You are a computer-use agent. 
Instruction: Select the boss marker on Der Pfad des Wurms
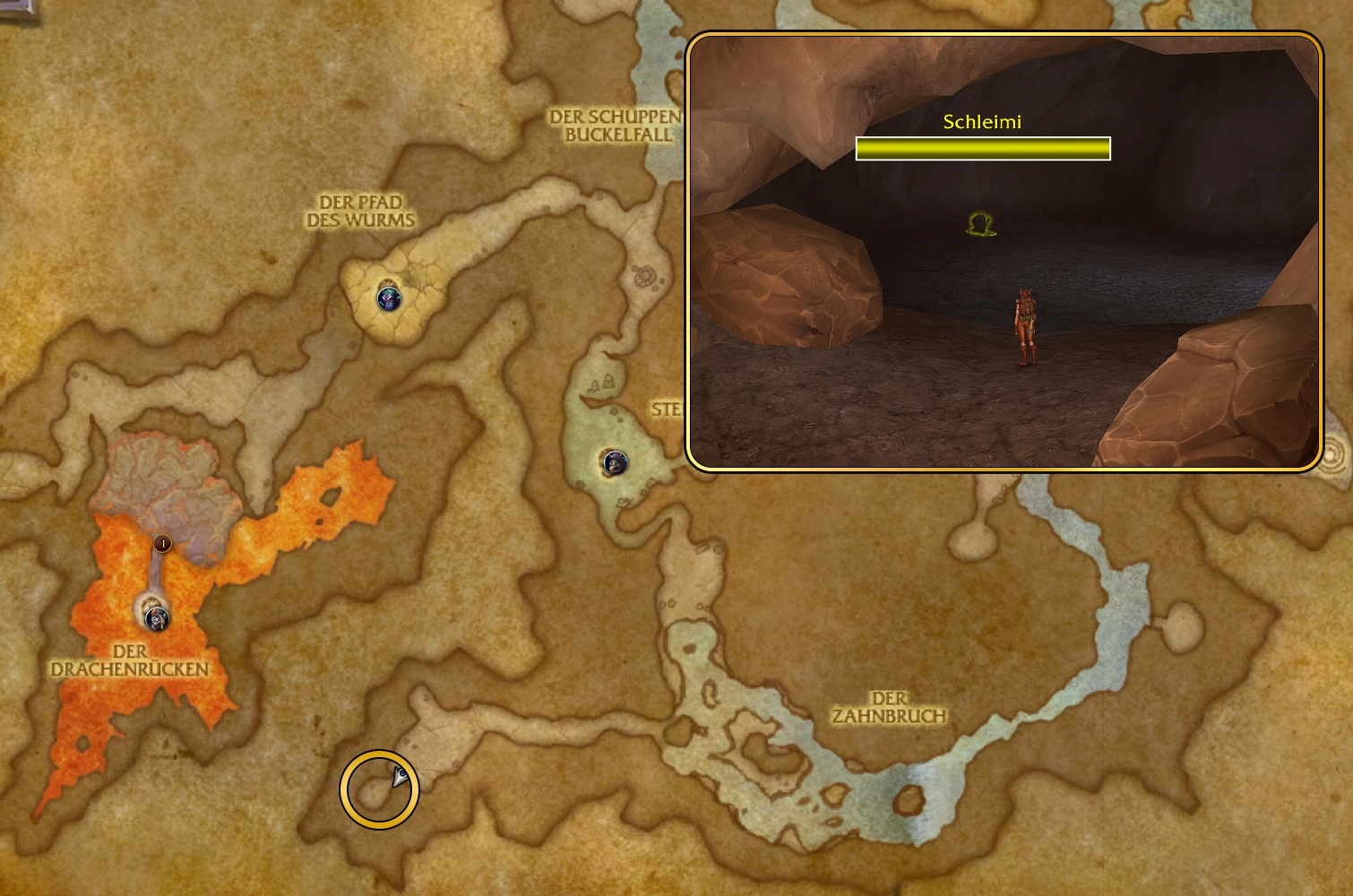pos(389,297)
